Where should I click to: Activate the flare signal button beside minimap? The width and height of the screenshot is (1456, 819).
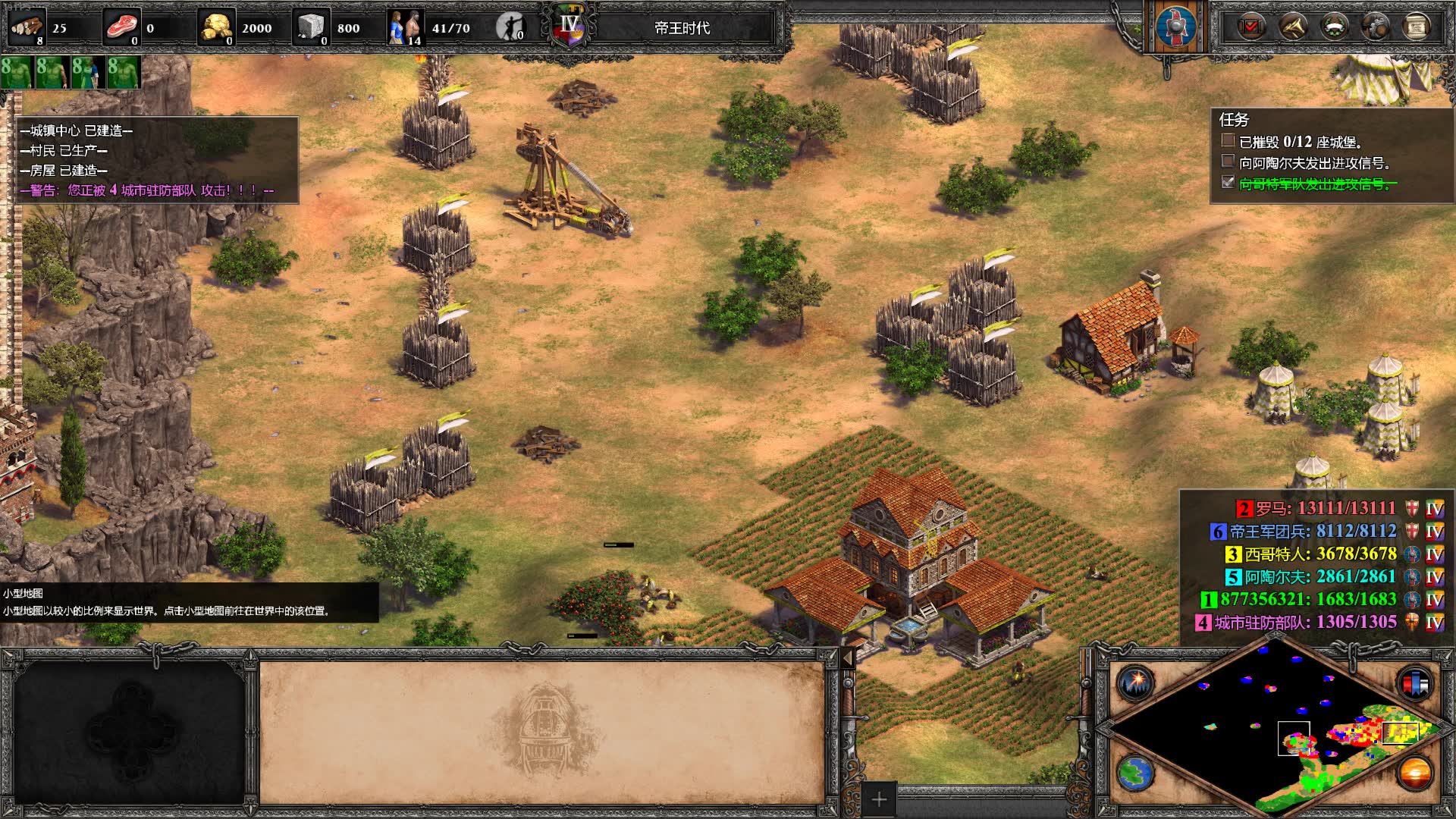(x=1135, y=683)
